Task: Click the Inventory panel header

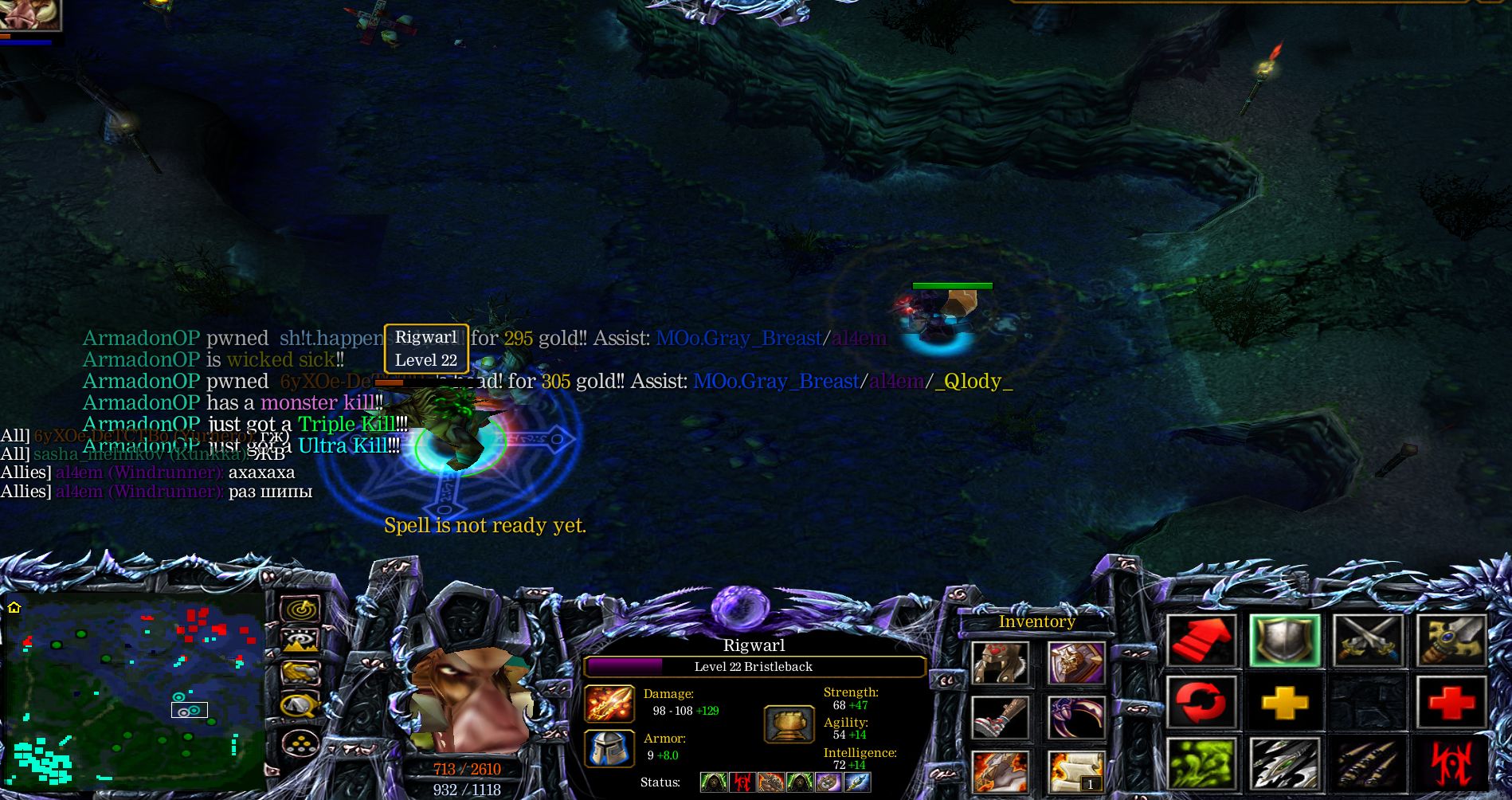Action: point(1036,622)
